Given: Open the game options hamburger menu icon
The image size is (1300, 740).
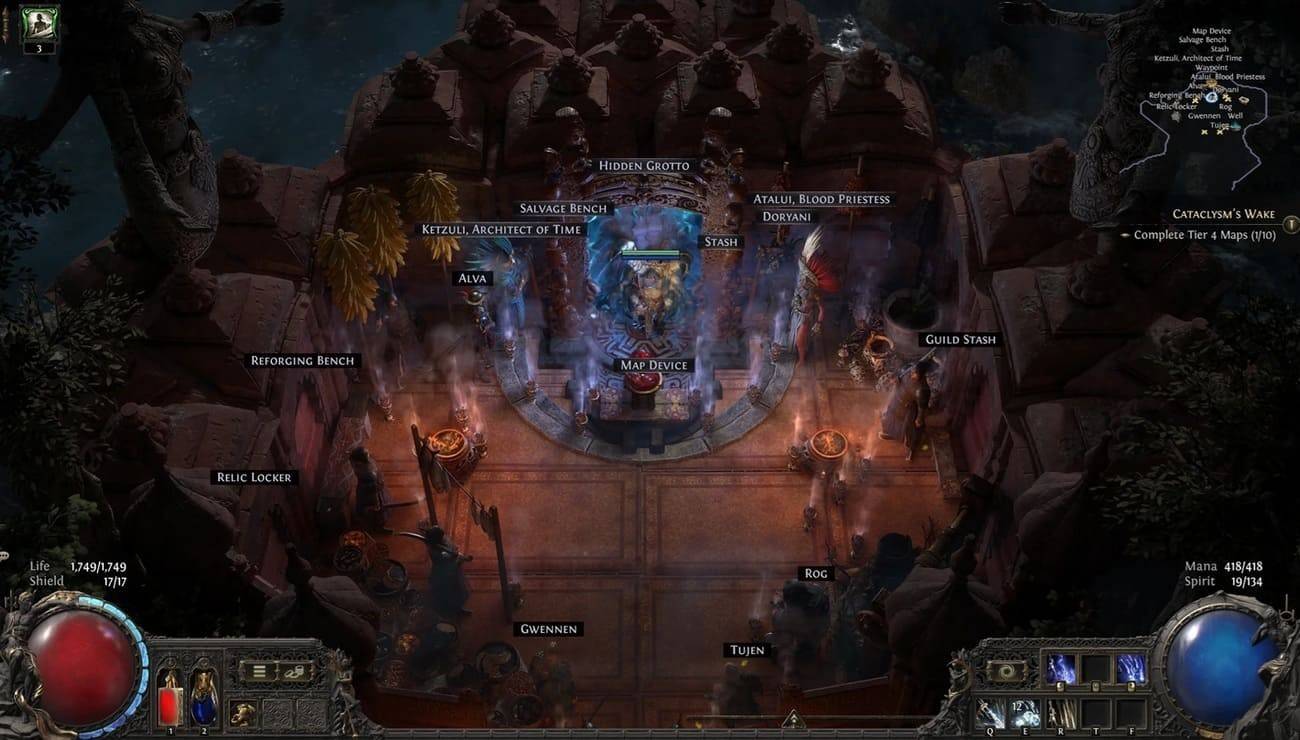Looking at the screenshot, I should coord(259,669).
